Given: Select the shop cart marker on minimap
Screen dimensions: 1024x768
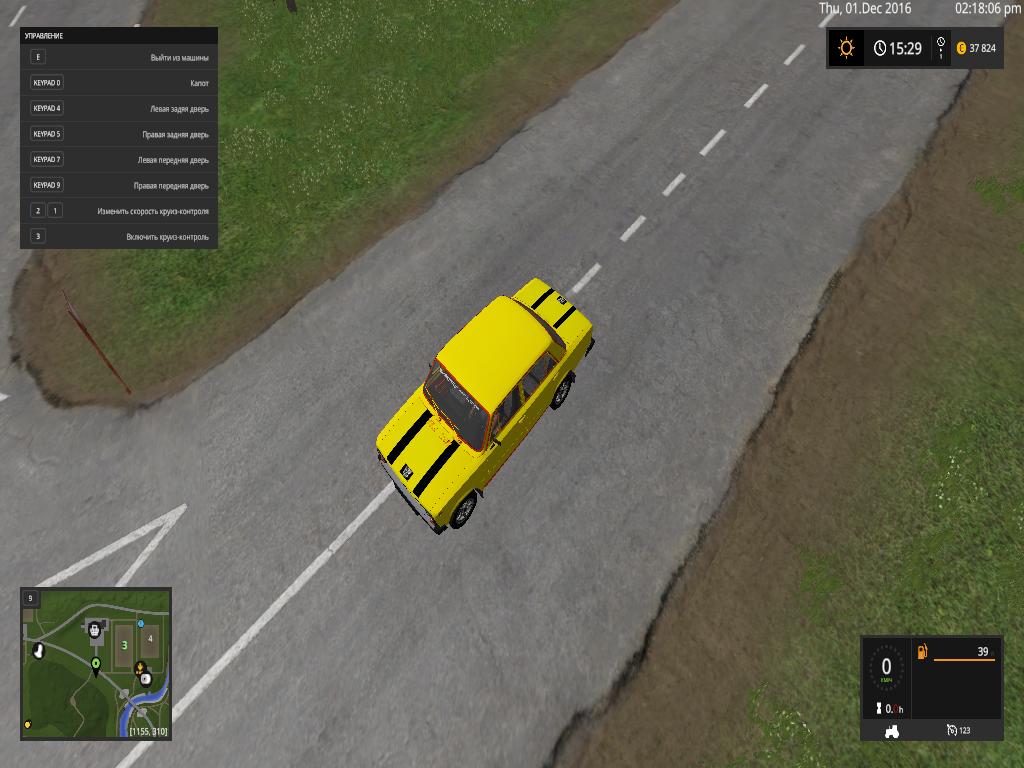Looking at the screenshot, I should tap(95, 629).
